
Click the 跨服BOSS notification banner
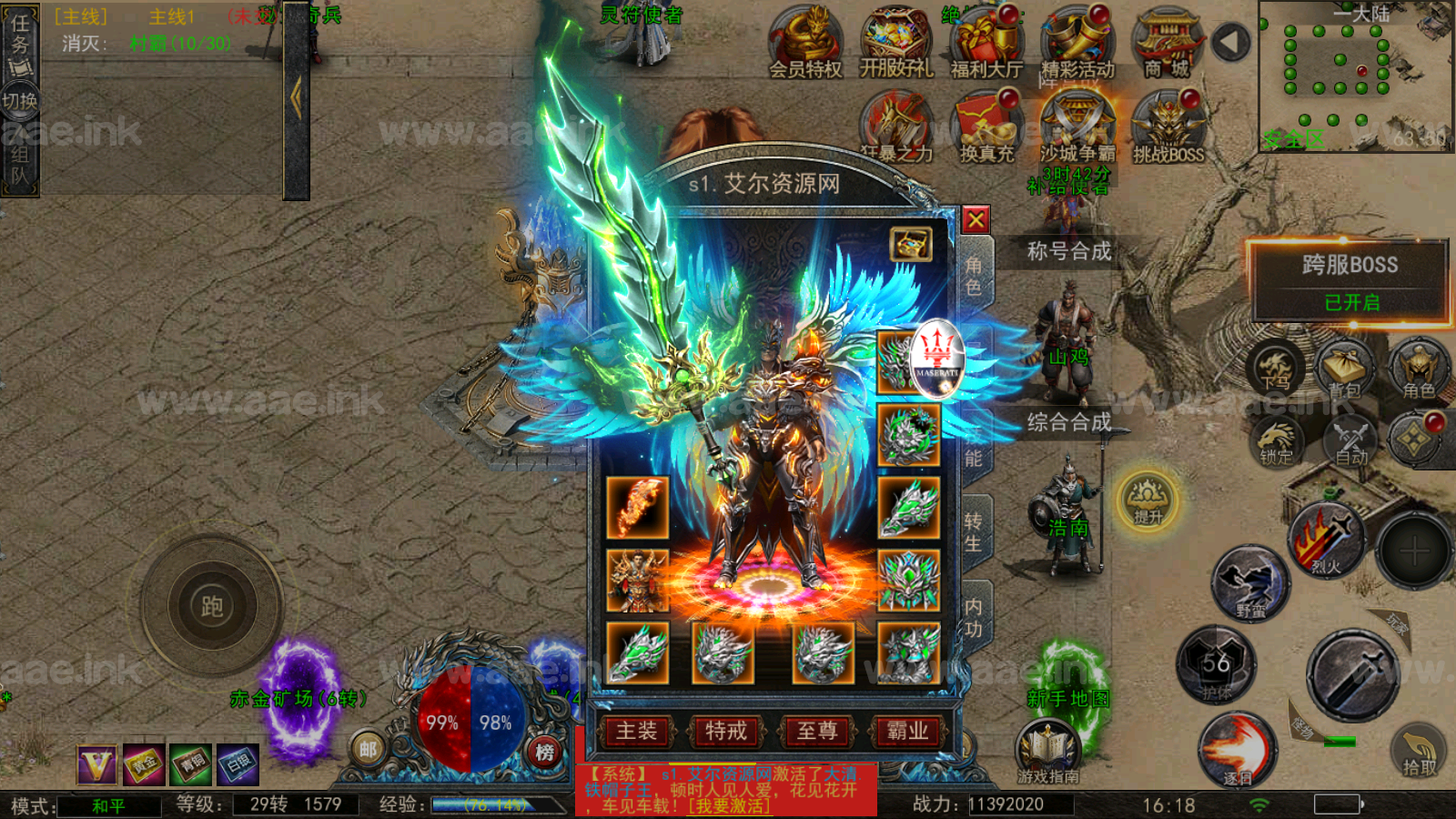tap(1350, 281)
